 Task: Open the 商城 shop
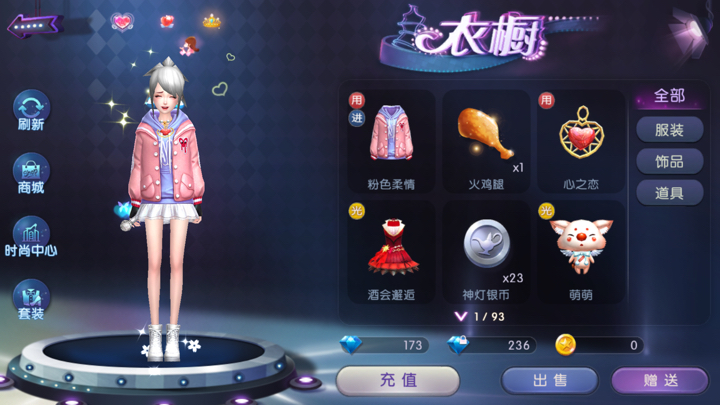(31, 172)
